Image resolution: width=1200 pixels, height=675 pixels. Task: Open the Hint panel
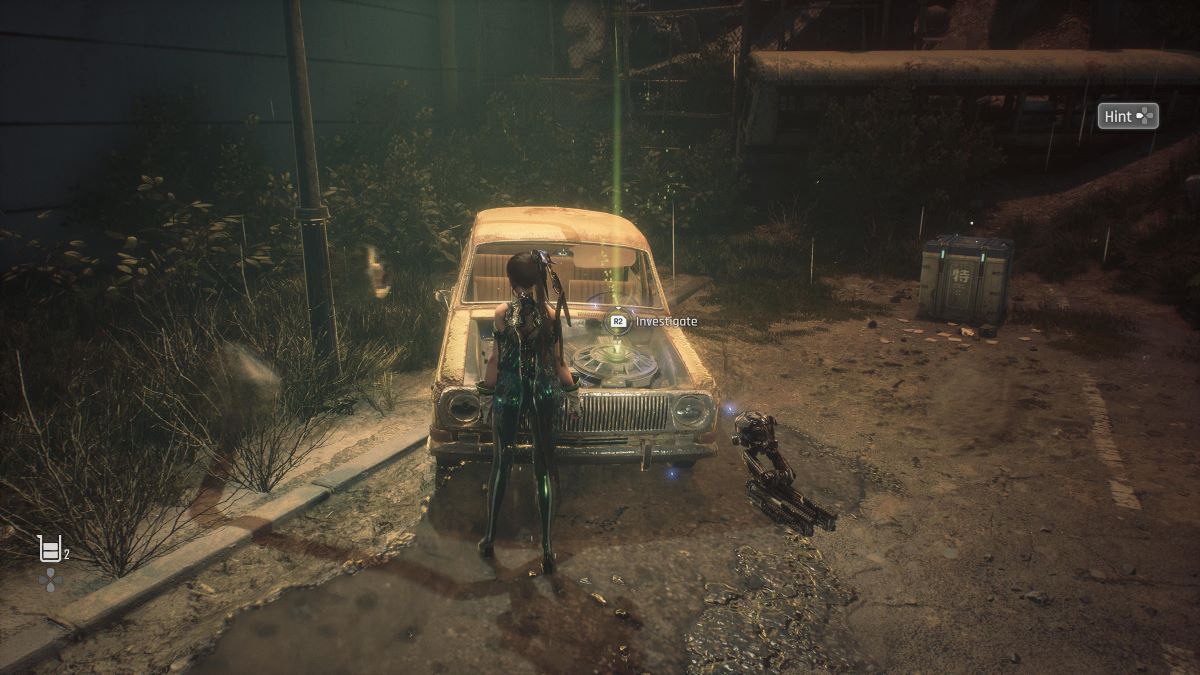[1128, 116]
